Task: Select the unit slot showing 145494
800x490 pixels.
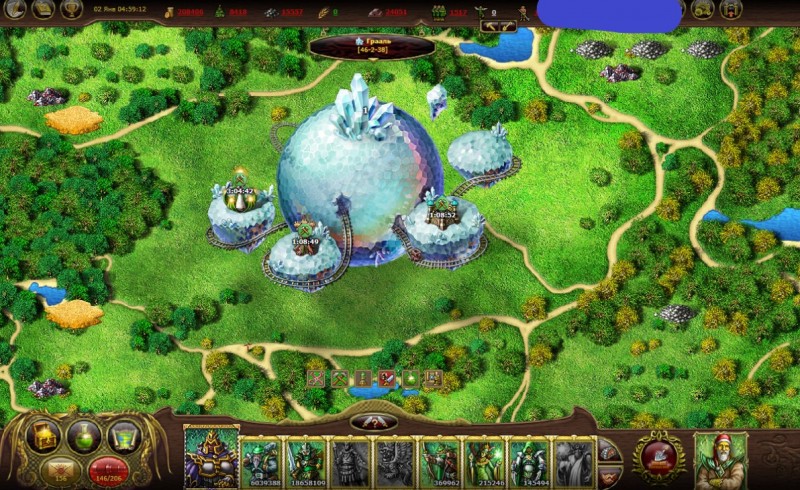Action: [x=529, y=461]
